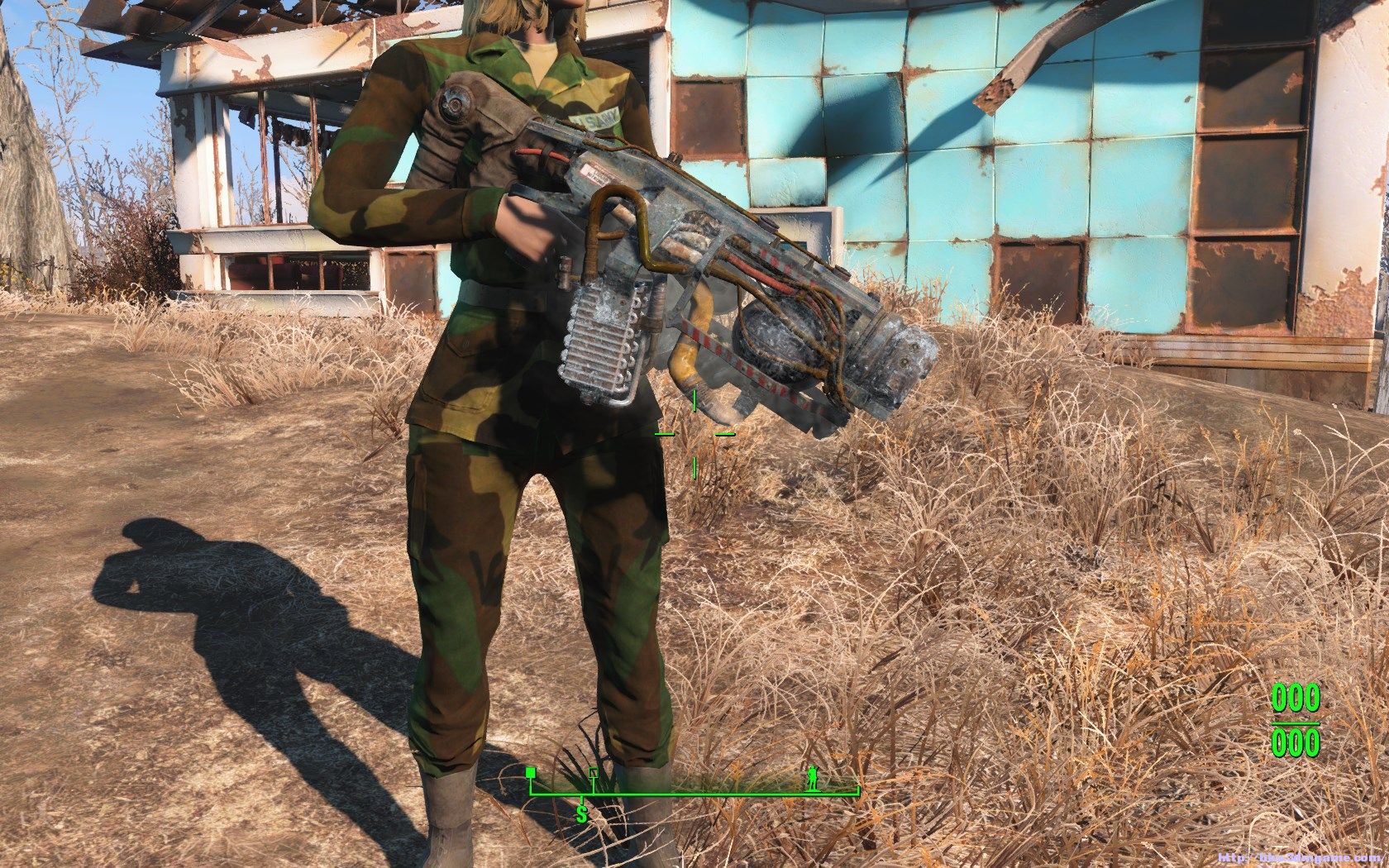Click the center crosshair reticle
The image size is (1389, 868).
point(694,434)
